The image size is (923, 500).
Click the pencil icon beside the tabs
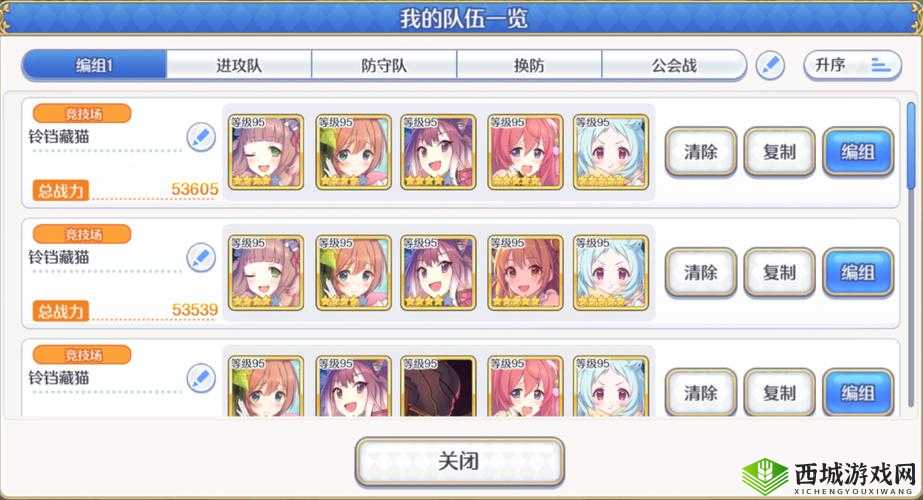coord(769,66)
